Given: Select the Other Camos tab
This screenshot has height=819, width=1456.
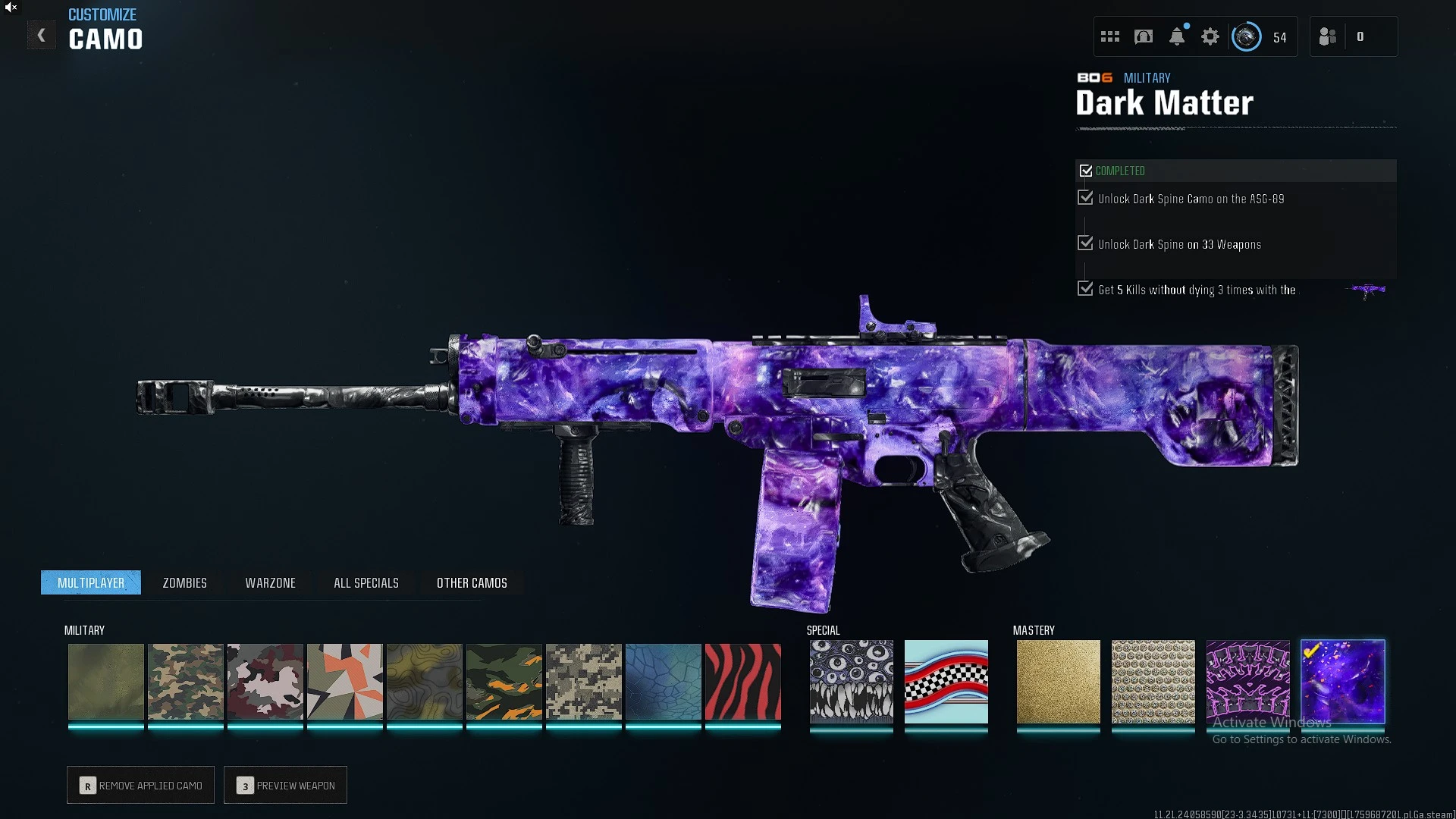Looking at the screenshot, I should point(472,582).
